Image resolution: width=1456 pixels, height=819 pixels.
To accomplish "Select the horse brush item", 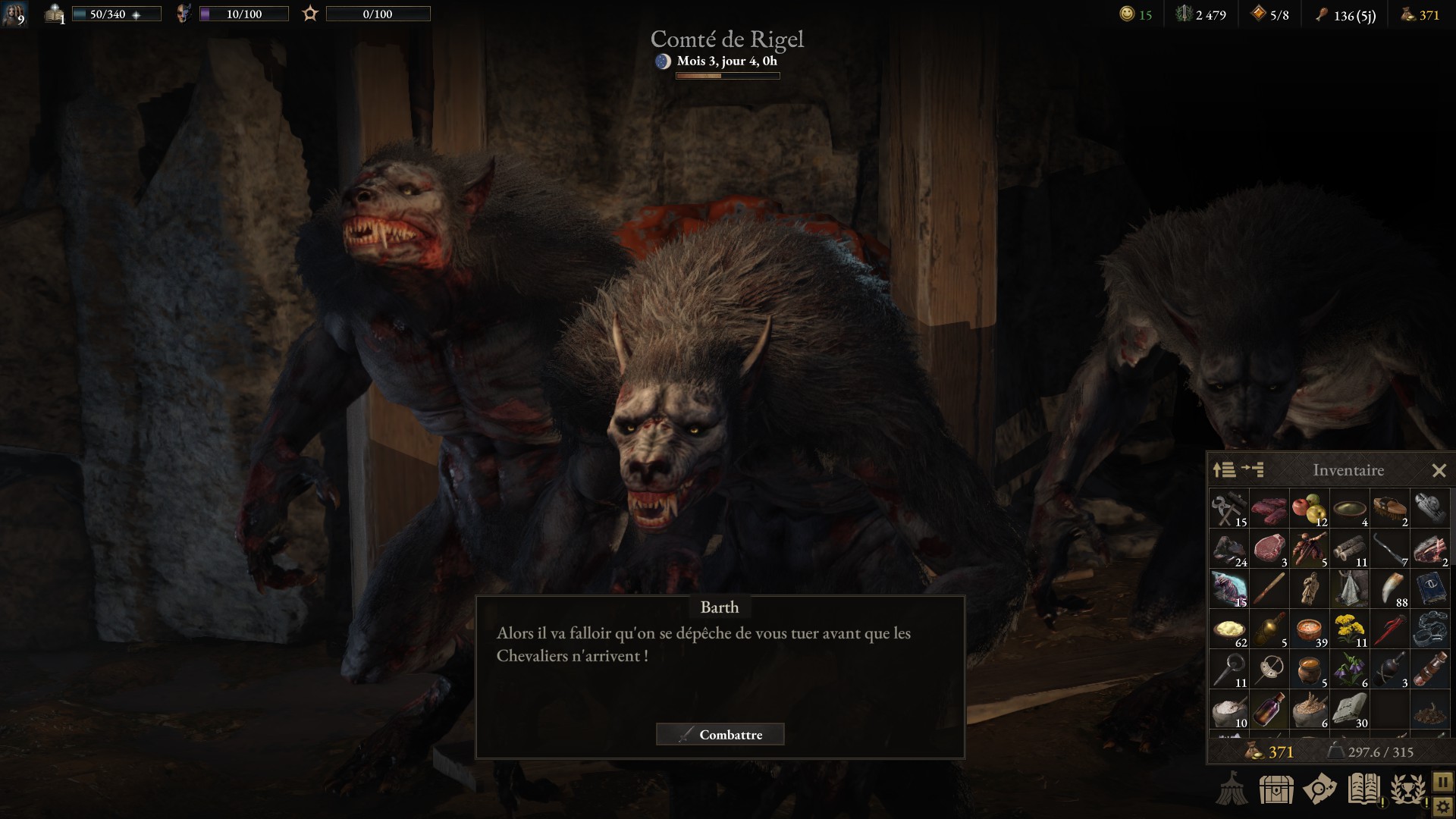I will point(1389,509).
